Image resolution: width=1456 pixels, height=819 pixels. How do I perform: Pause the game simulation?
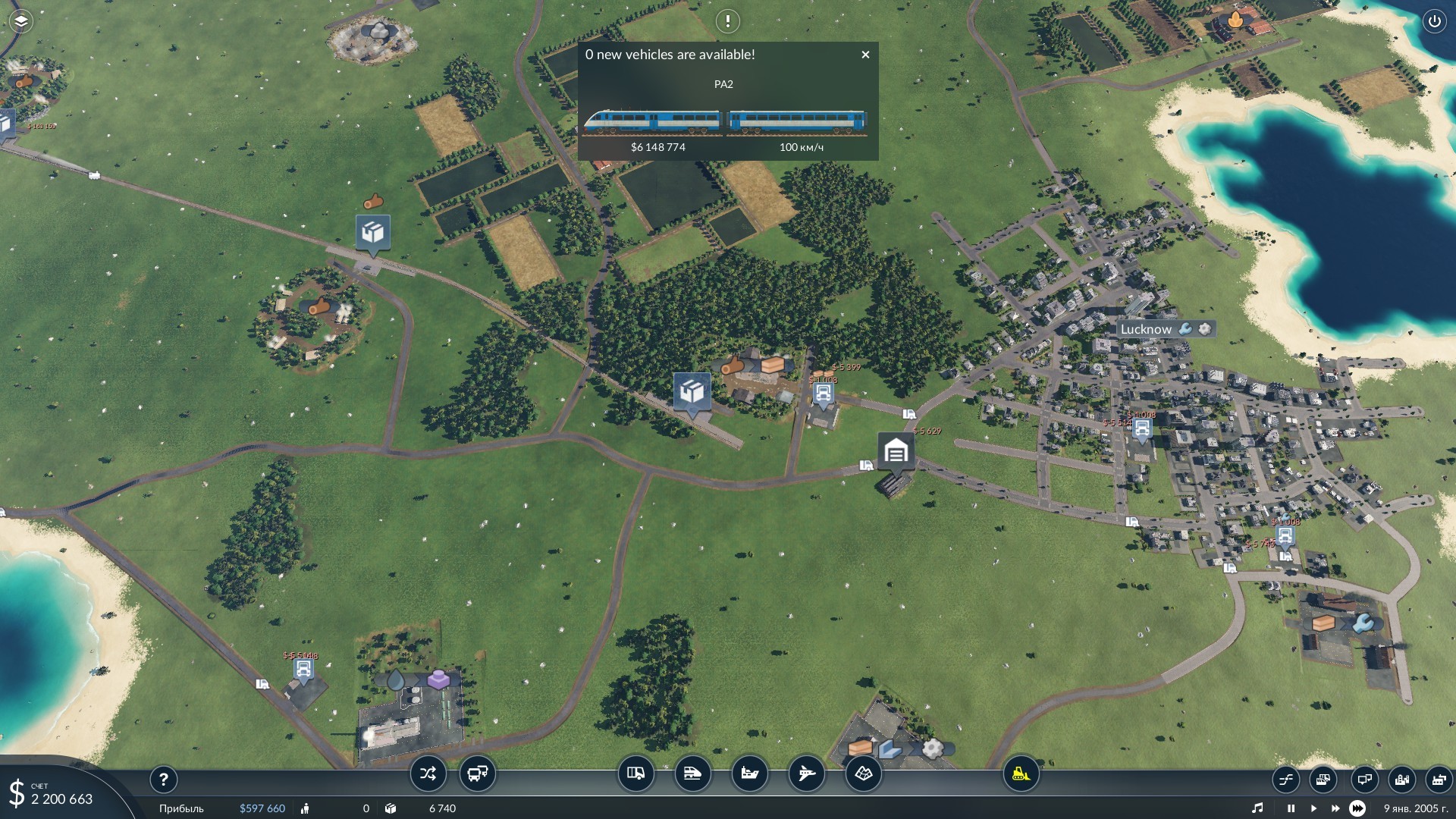pos(1291,808)
